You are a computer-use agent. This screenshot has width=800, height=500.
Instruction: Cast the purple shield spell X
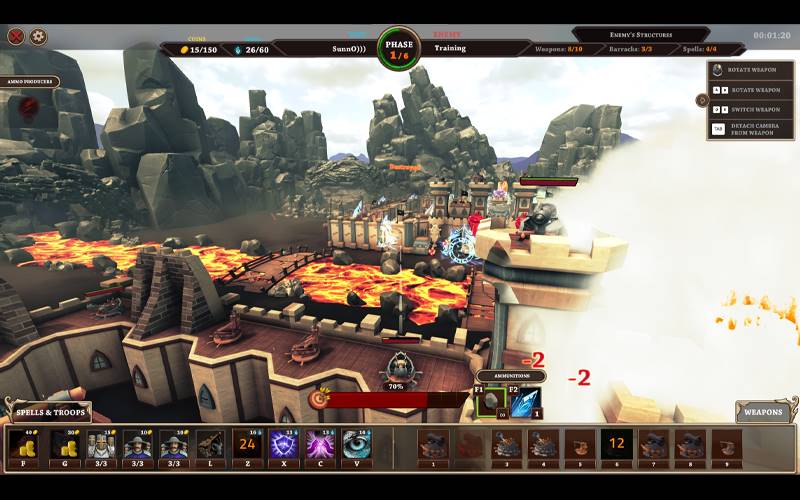[283, 445]
